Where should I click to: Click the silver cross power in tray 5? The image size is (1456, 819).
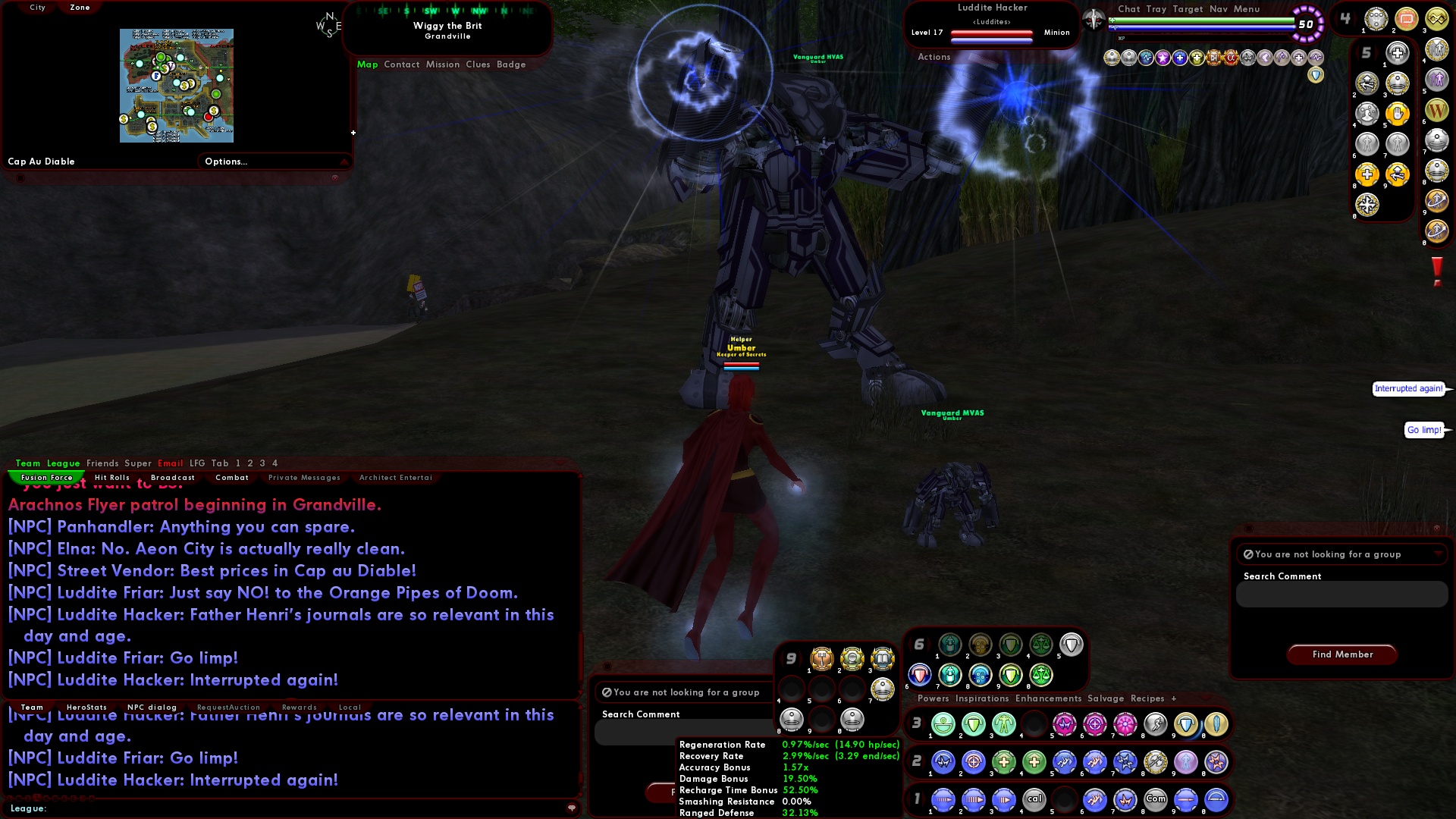point(1397,53)
